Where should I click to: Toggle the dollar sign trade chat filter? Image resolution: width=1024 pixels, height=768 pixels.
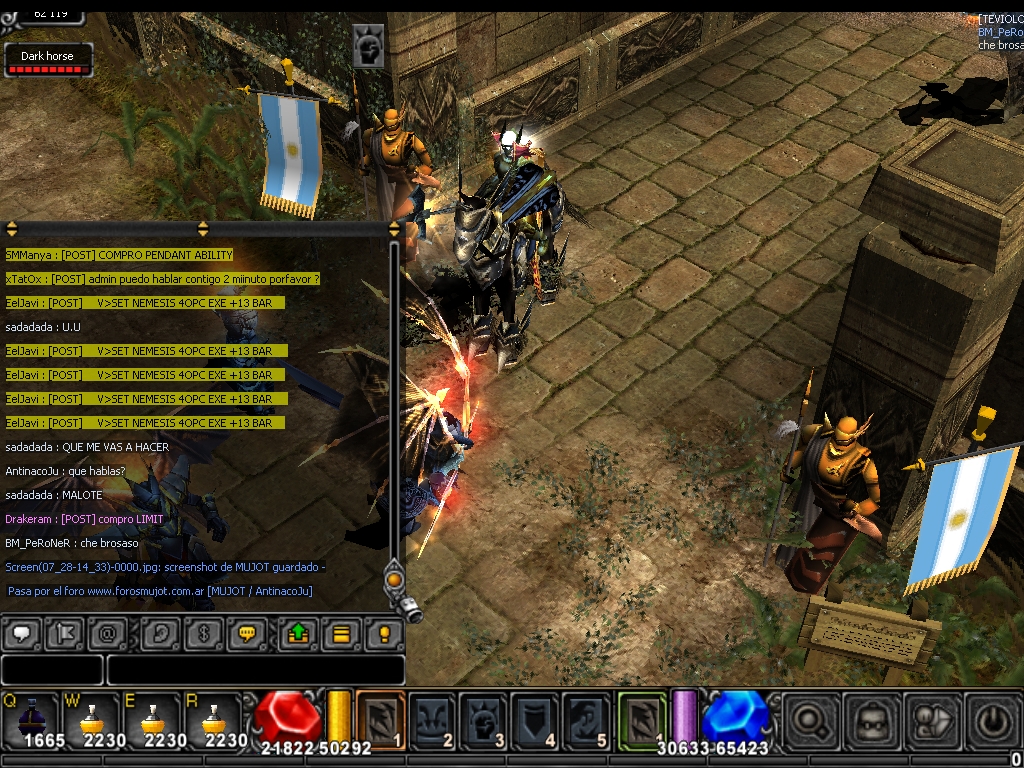pyautogui.click(x=203, y=634)
